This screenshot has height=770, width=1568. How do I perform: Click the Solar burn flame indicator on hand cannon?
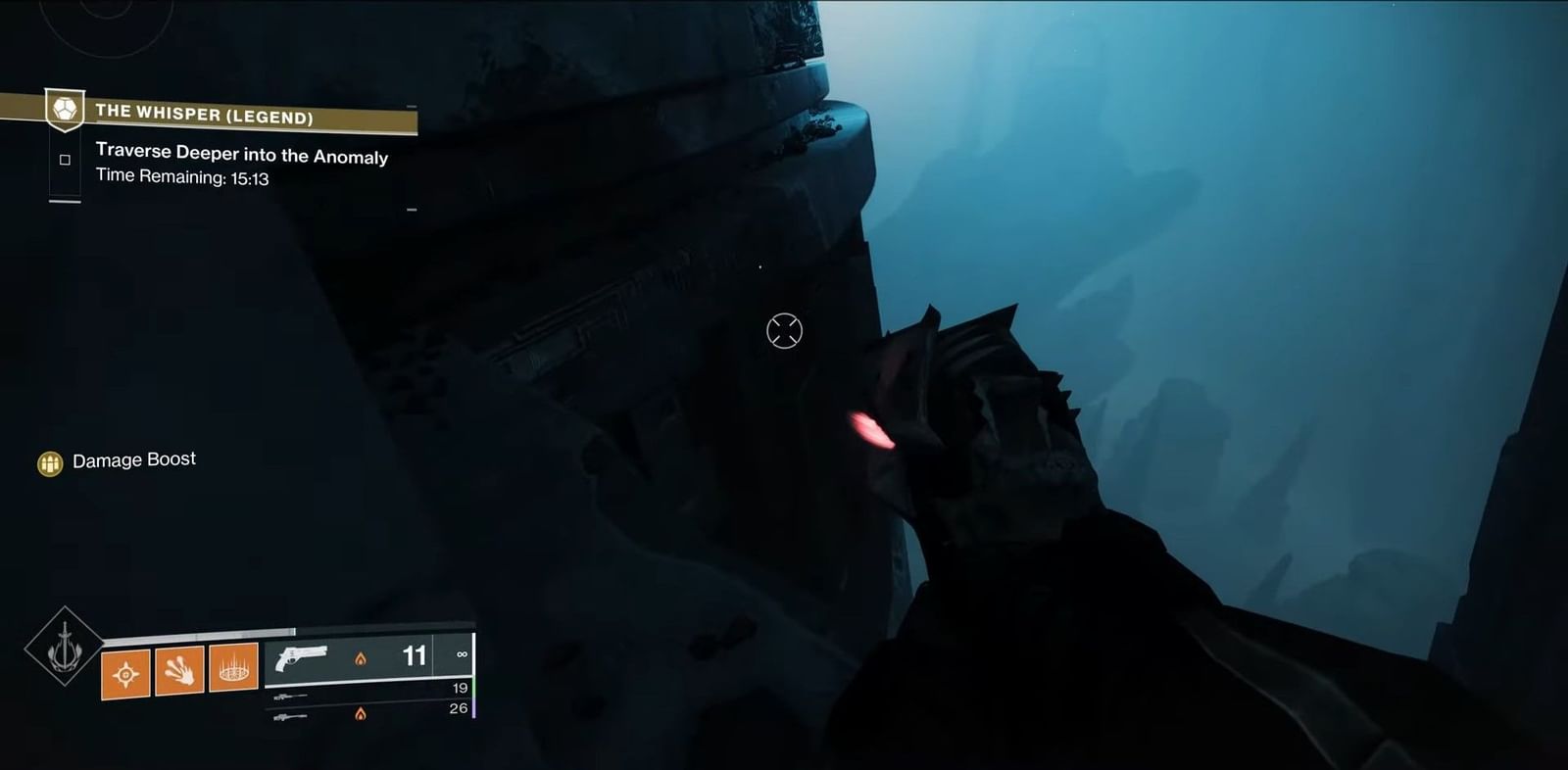(362, 660)
